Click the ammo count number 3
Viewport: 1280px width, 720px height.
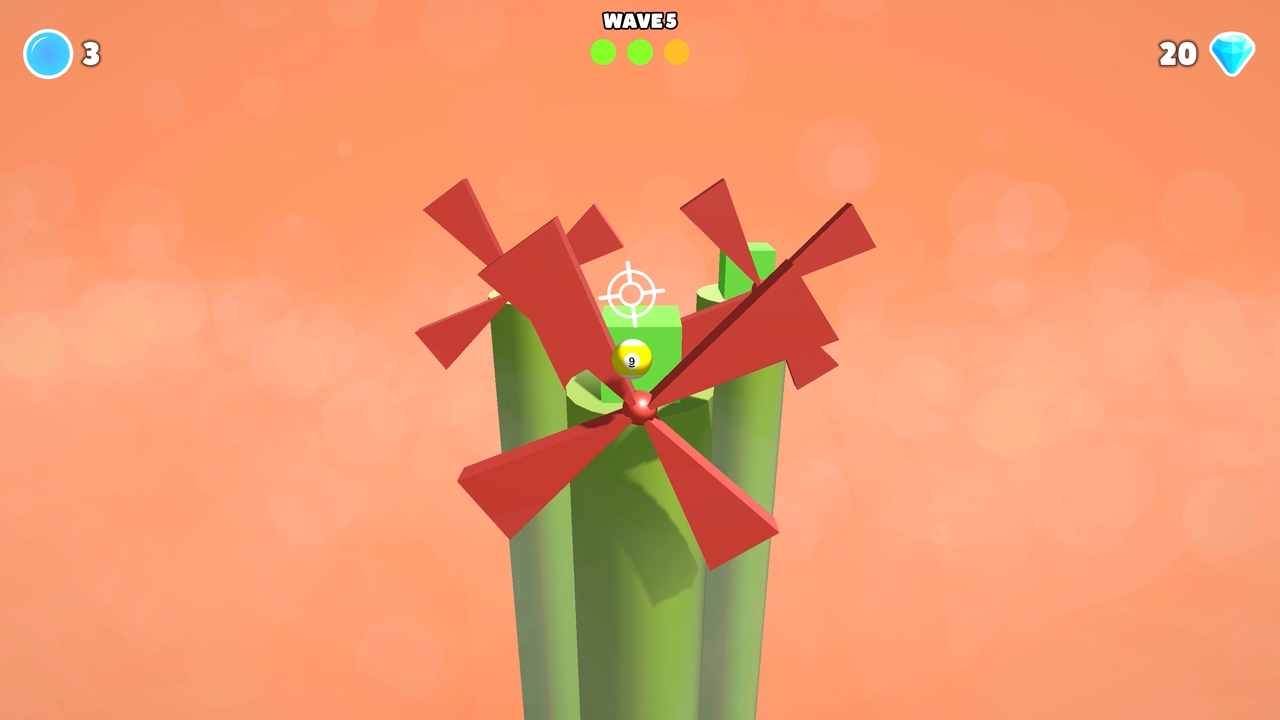click(91, 54)
